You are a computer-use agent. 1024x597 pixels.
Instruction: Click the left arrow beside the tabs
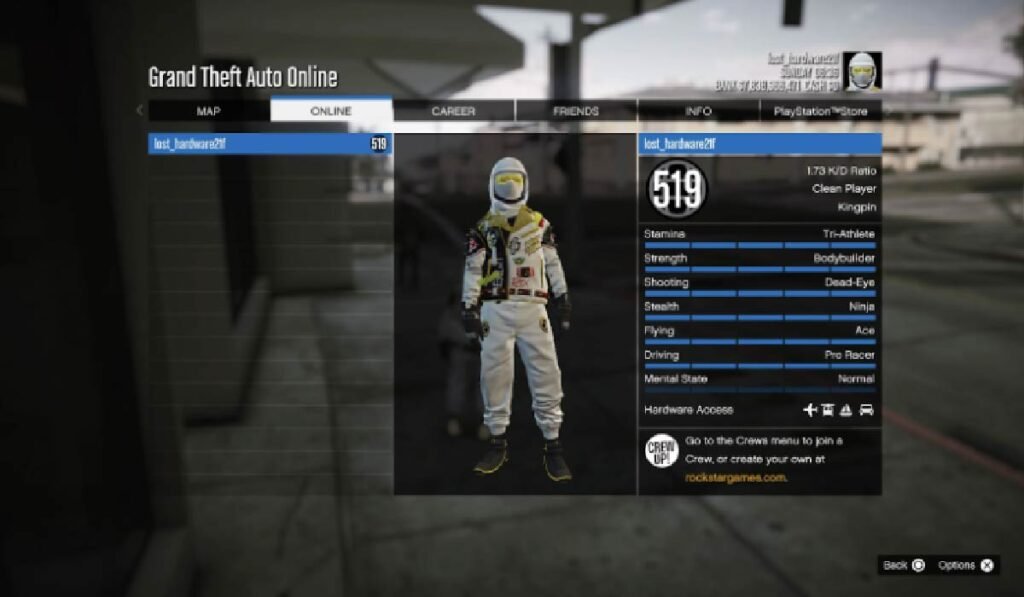(139, 111)
